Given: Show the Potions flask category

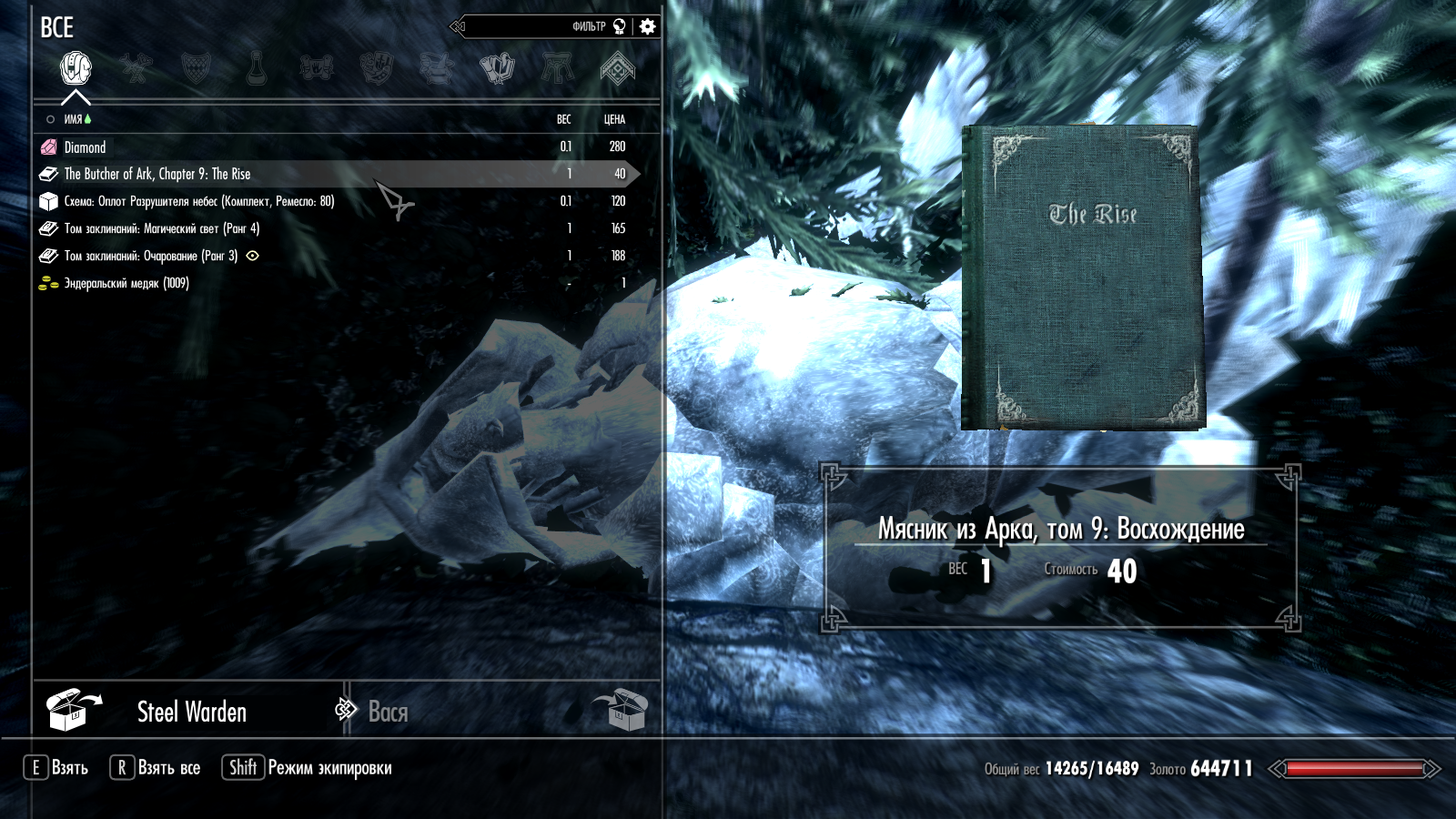Looking at the screenshot, I should click(x=257, y=68).
